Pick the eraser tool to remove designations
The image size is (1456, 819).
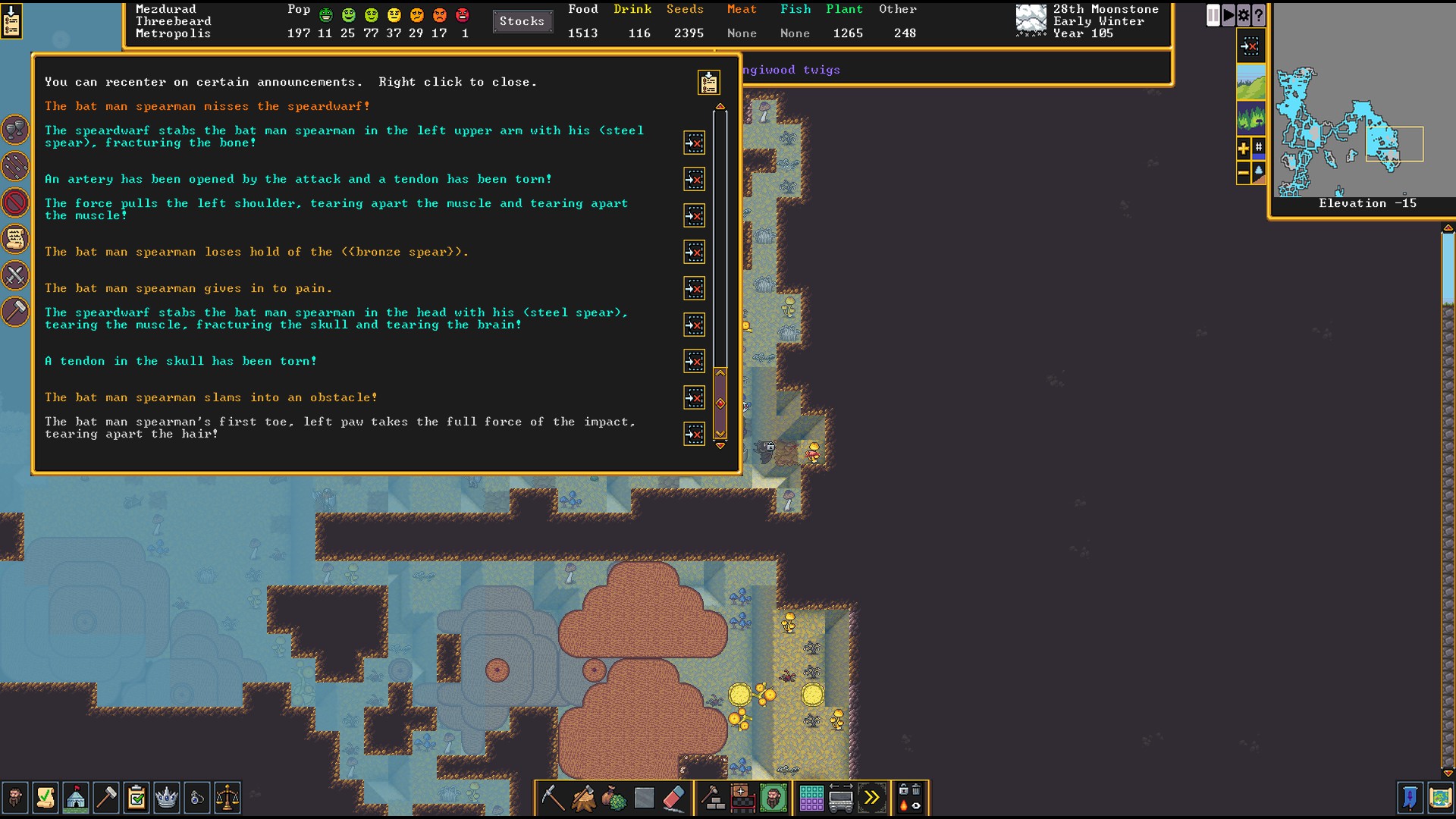[674, 798]
